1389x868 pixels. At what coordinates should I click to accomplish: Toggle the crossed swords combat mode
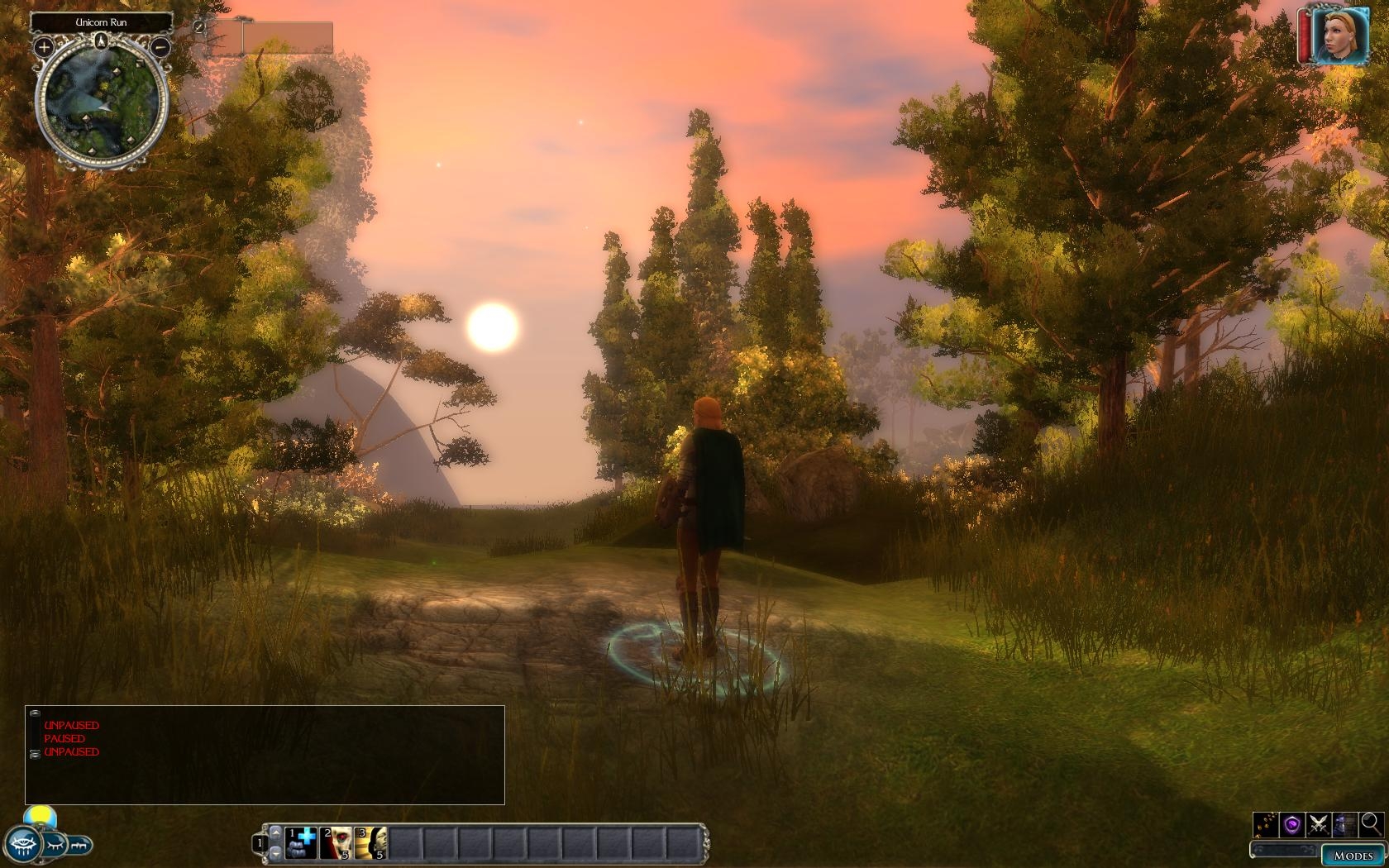[x=1319, y=824]
